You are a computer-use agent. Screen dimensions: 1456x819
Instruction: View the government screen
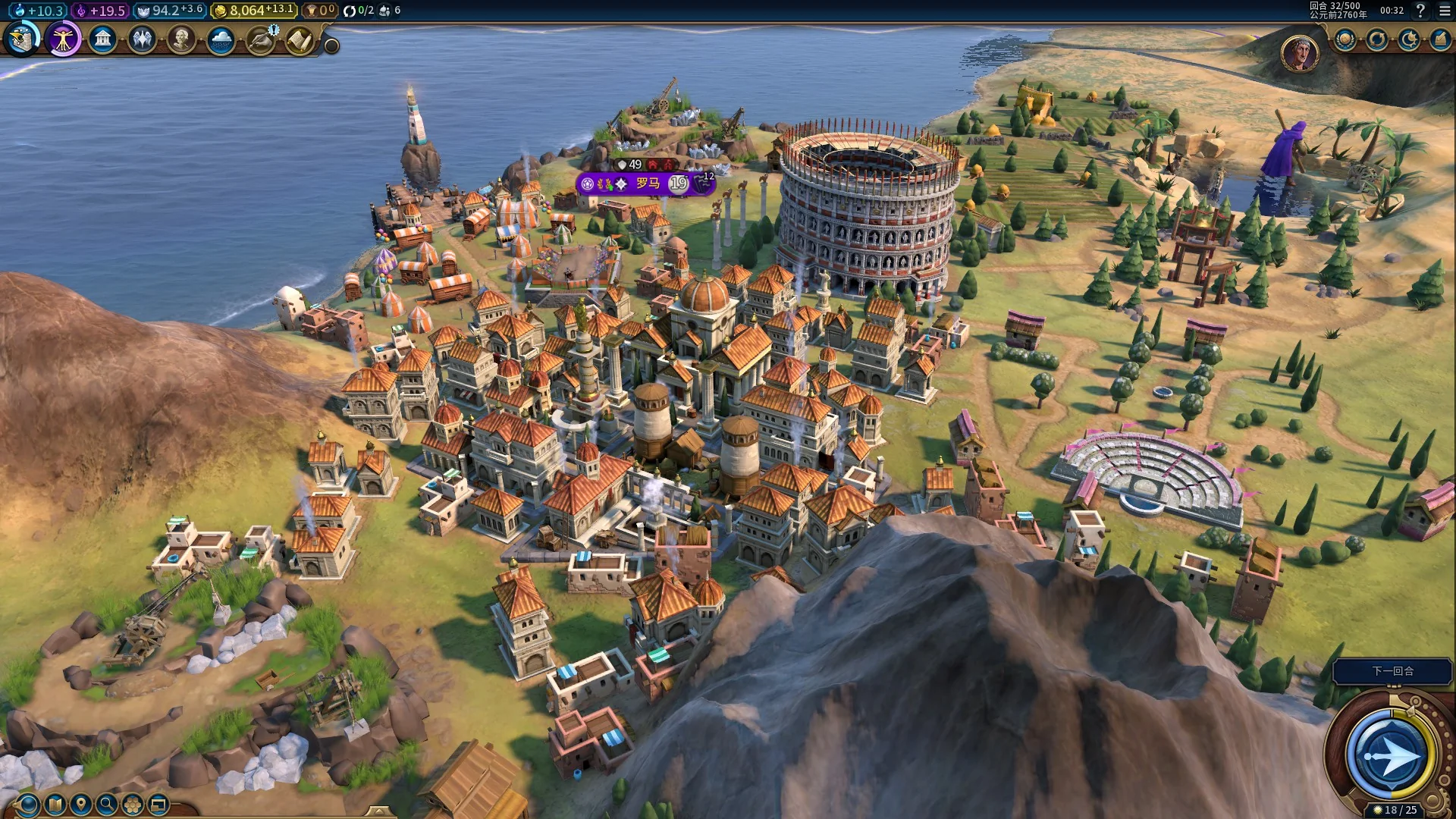(x=102, y=39)
